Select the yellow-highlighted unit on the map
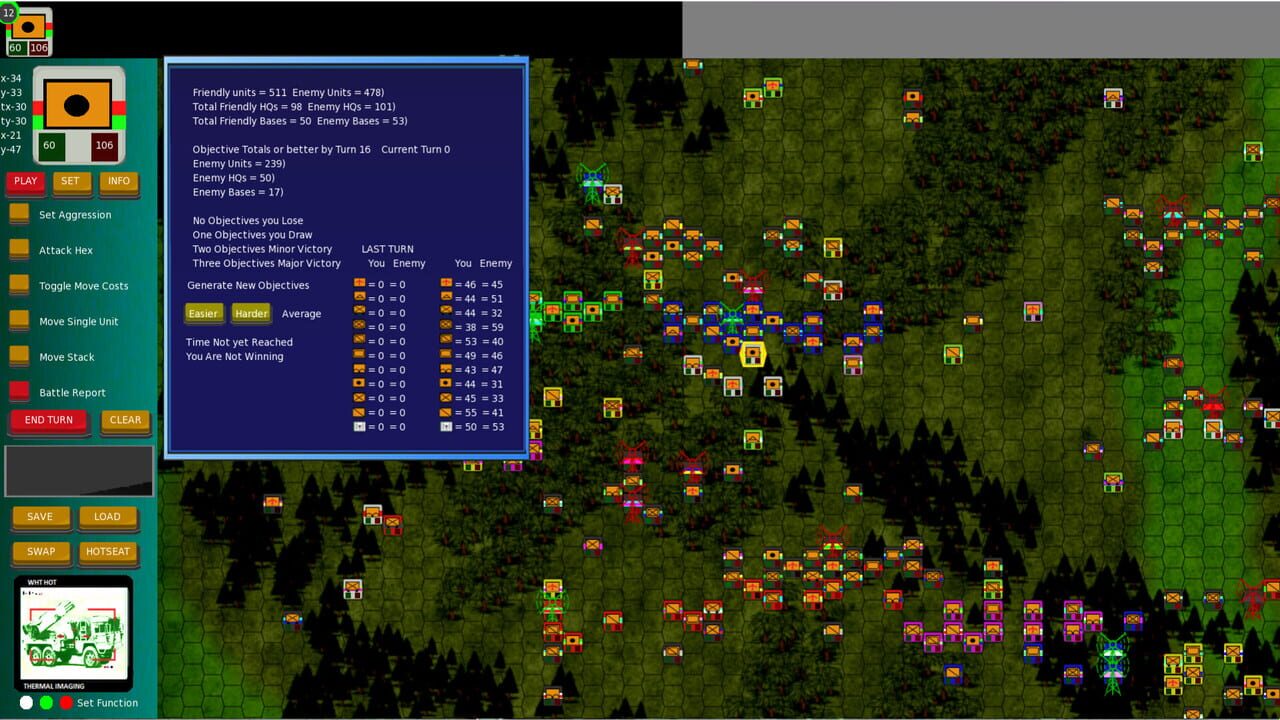This screenshot has height=720, width=1280. (753, 352)
